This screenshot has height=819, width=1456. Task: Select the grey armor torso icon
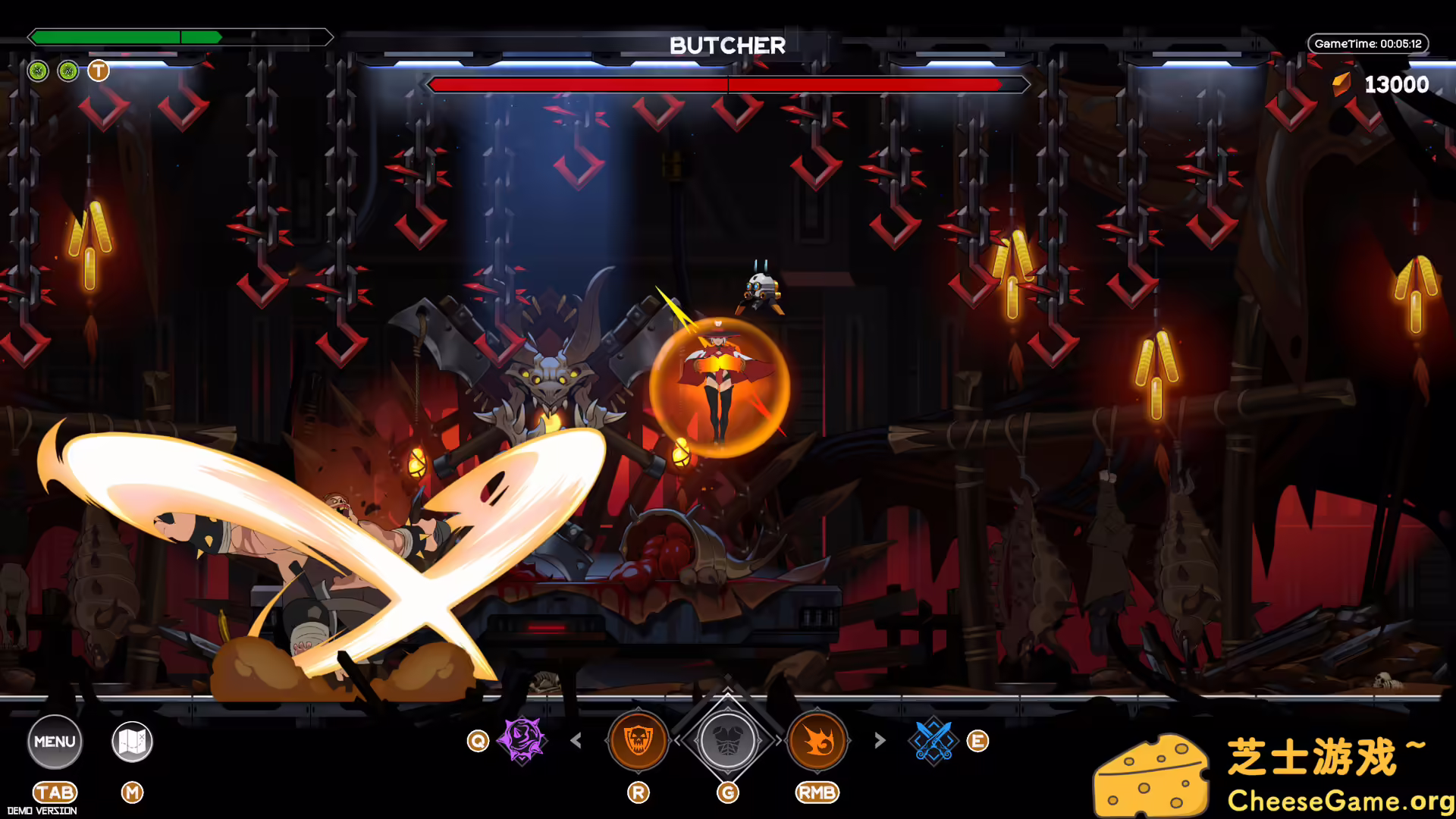click(x=727, y=741)
